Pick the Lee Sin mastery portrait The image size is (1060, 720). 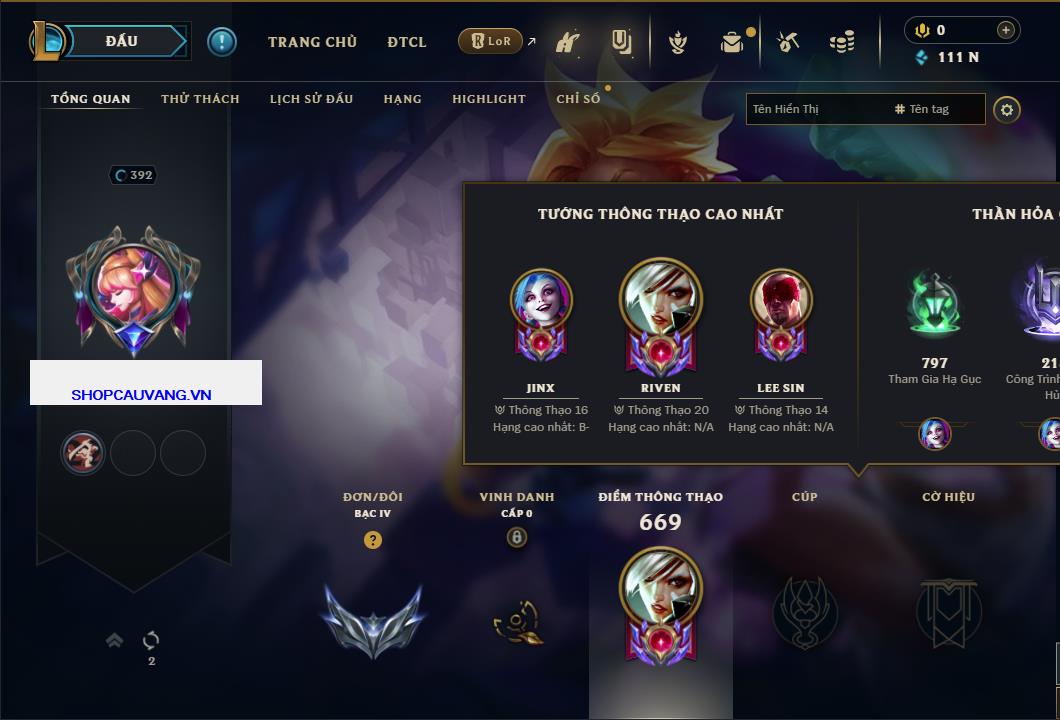point(780,302)
